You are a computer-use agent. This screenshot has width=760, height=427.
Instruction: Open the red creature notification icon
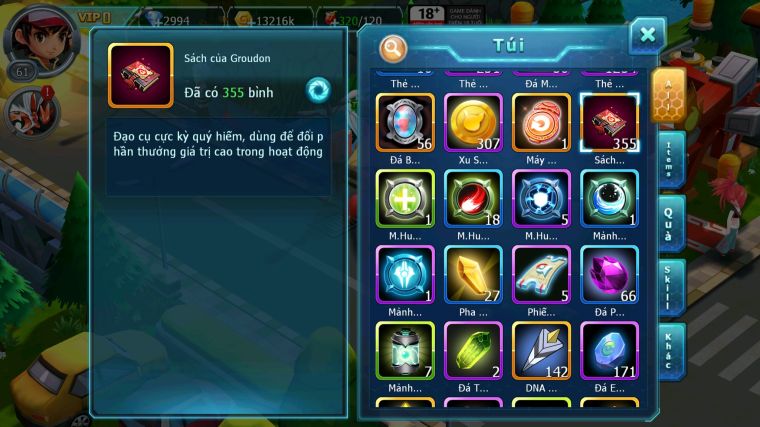27,110
